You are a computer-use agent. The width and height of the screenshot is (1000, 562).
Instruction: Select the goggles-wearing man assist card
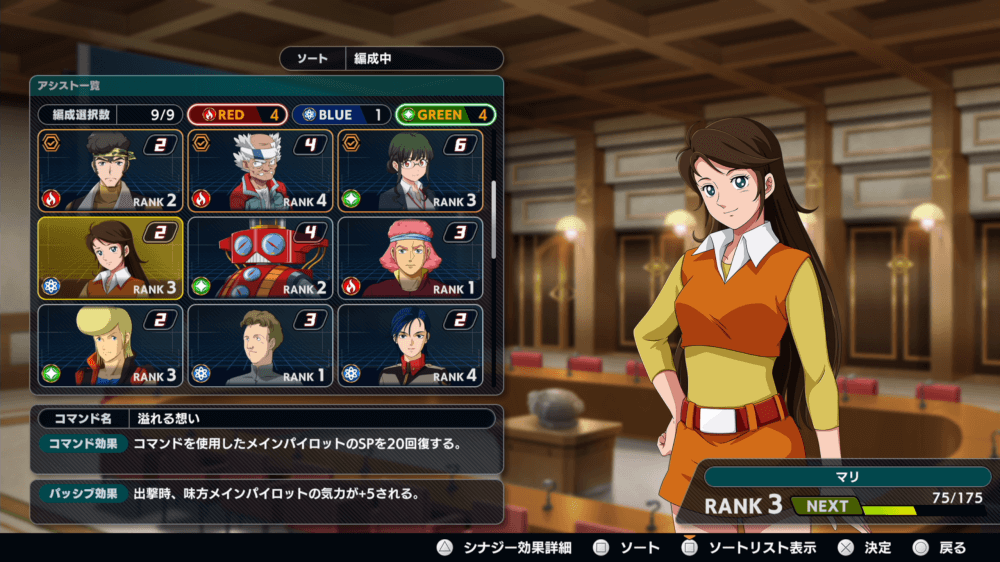tap(110, 171)
